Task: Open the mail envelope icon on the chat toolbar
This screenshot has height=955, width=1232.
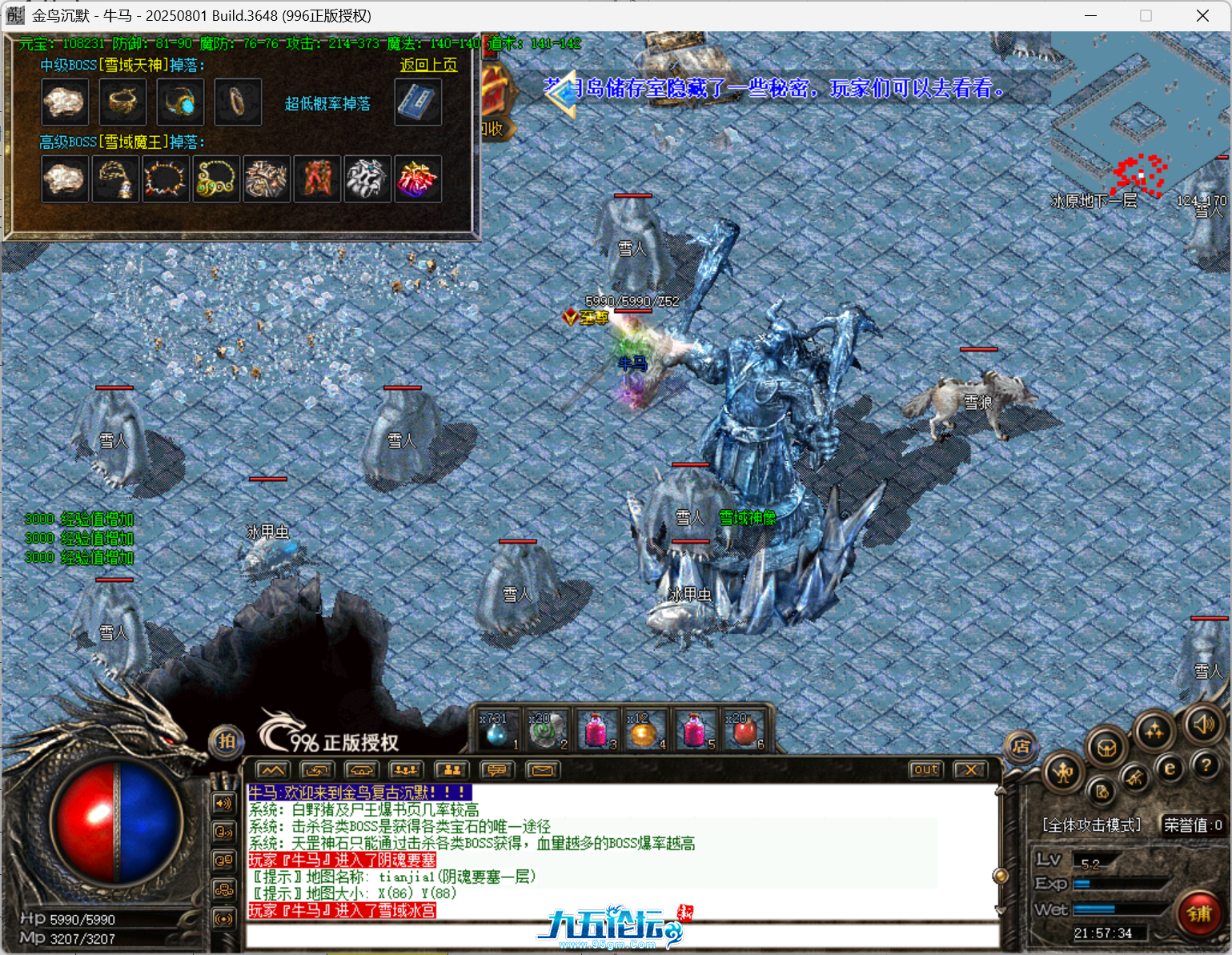Action: coord(544,770)
